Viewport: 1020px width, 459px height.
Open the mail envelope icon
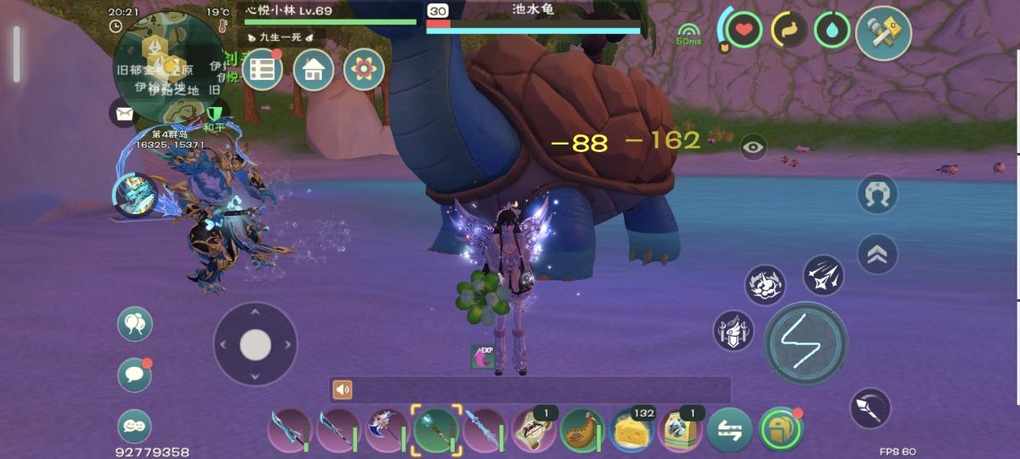pyautogui.click(x=124, y=113)
